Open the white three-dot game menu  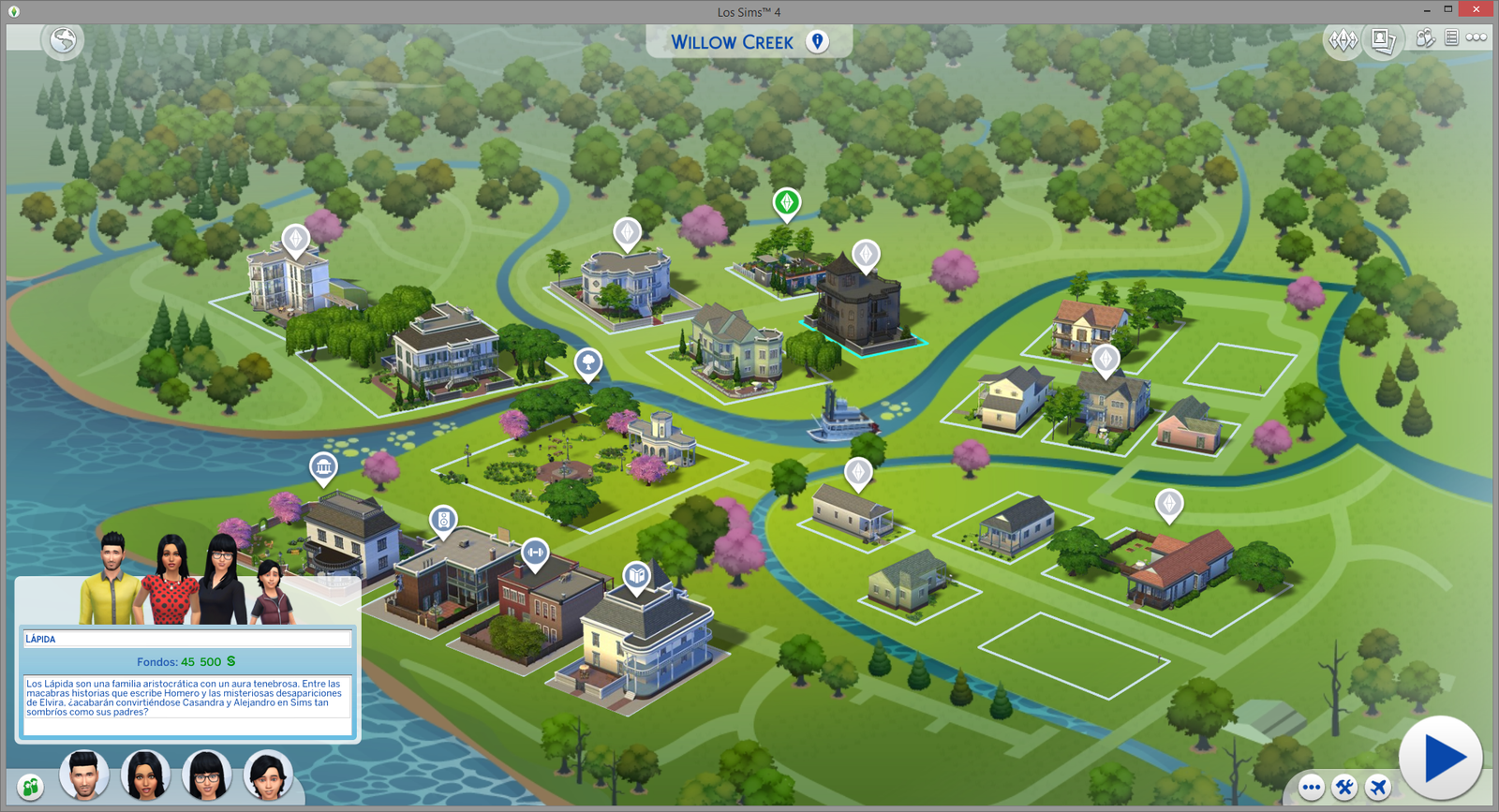coord(1477,37)
